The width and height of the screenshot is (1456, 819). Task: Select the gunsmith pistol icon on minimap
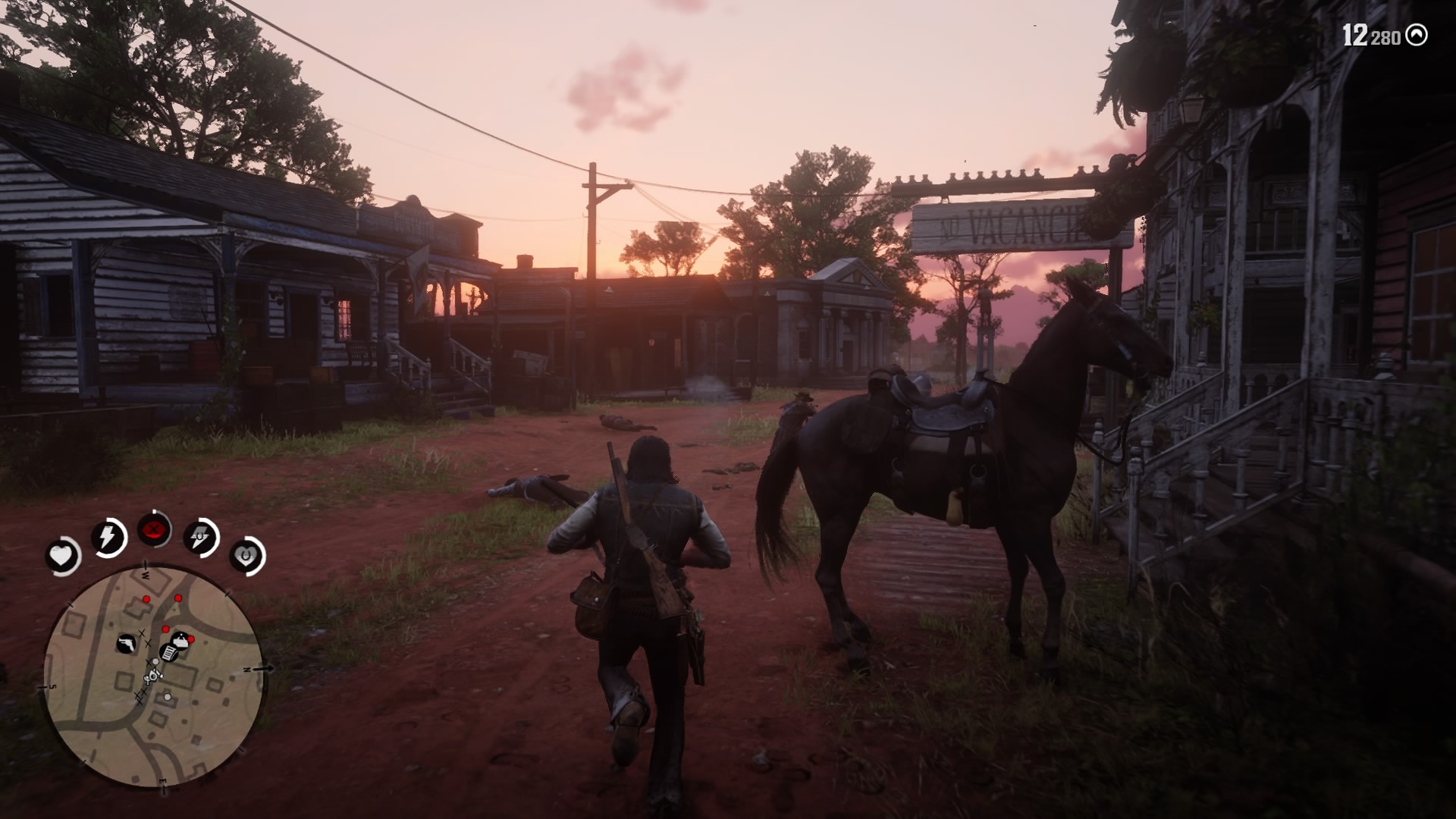(x=126, y=644)
